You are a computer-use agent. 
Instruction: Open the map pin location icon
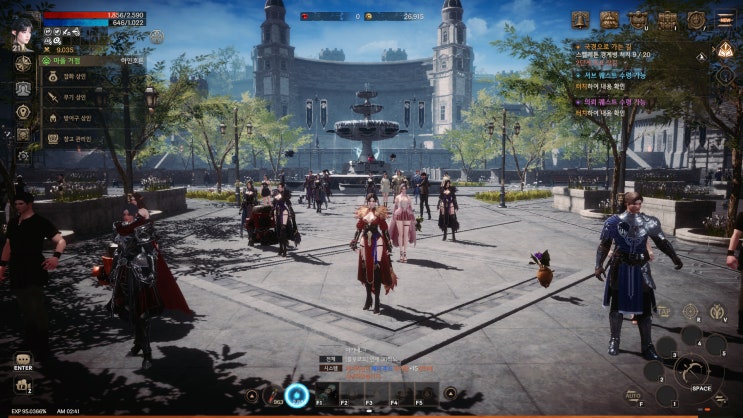[22, 112]
